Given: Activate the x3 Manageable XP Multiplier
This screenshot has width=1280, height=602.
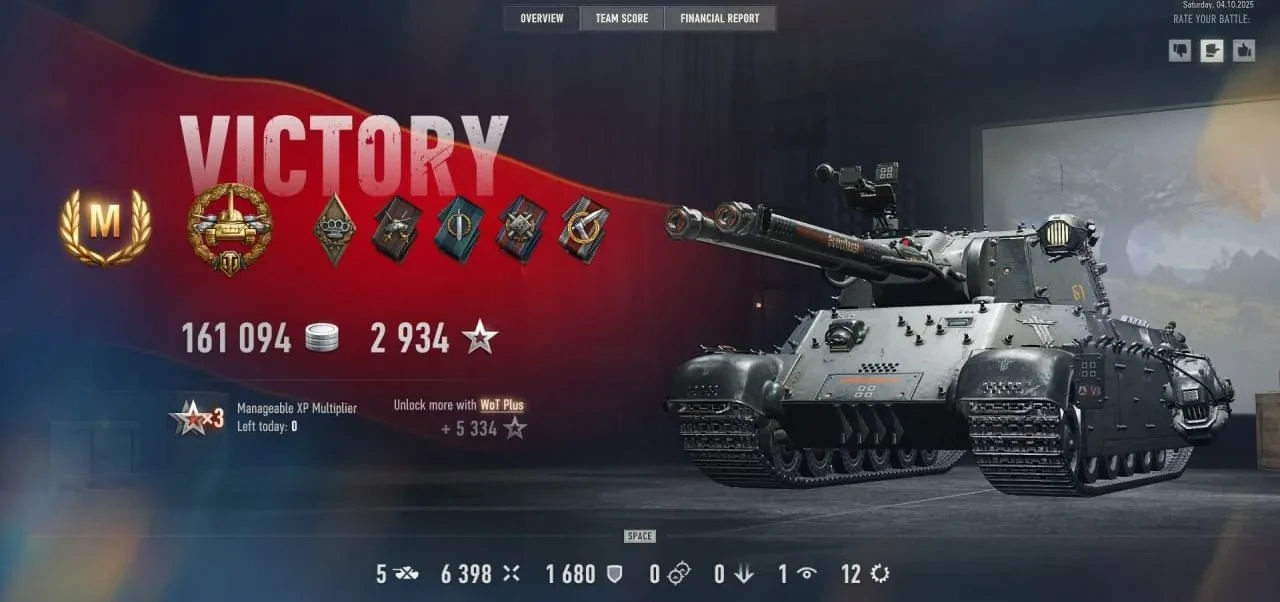Looking at the screenshot, I should point(198,418).
